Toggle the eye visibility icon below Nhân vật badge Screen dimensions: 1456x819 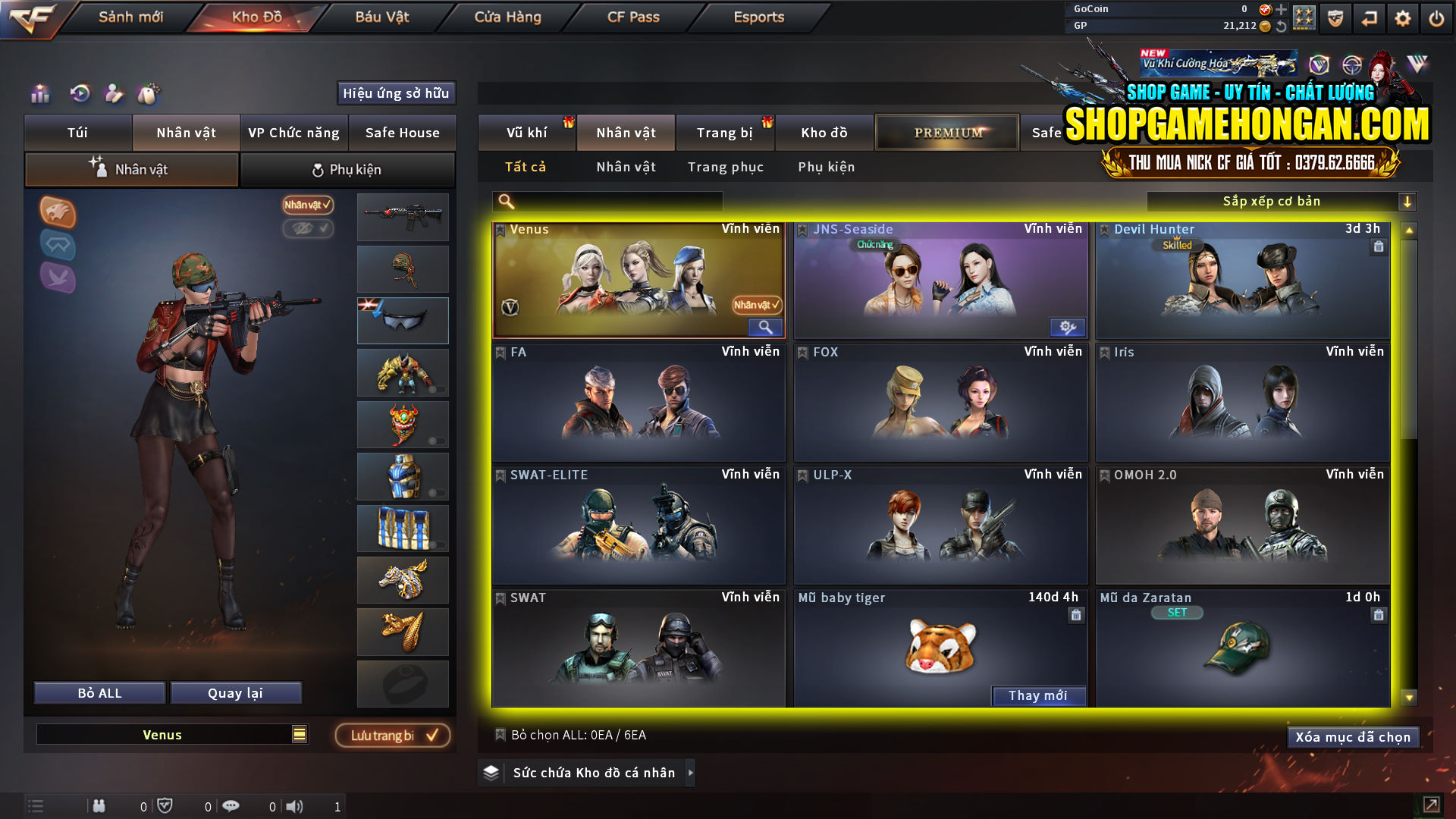coord(307,230)
